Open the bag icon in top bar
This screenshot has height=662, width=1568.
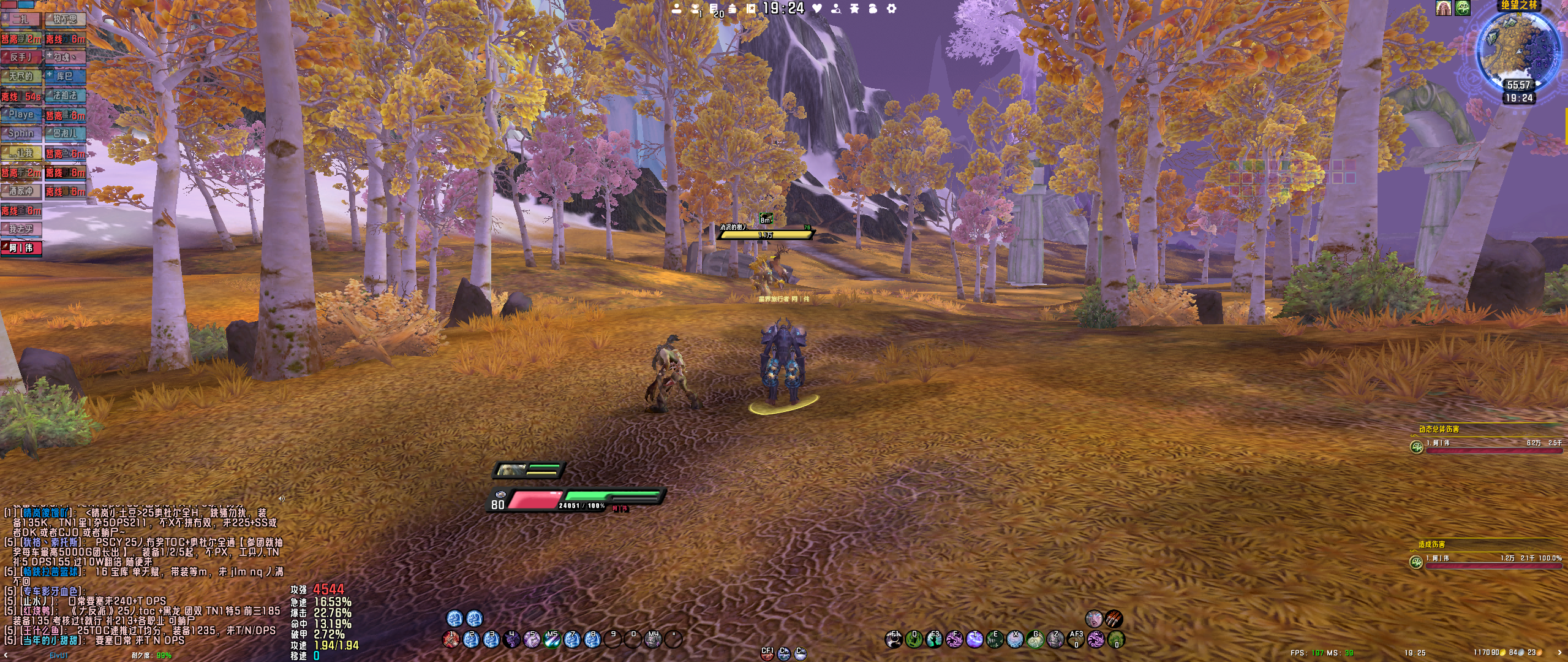coord(873,9)
